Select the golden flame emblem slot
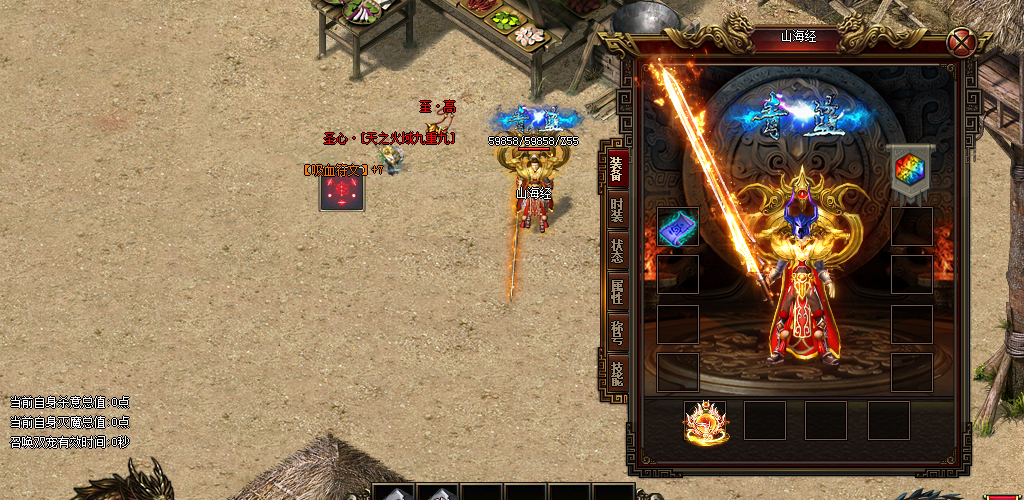1024x500 pixels. [x=706, y=421]
